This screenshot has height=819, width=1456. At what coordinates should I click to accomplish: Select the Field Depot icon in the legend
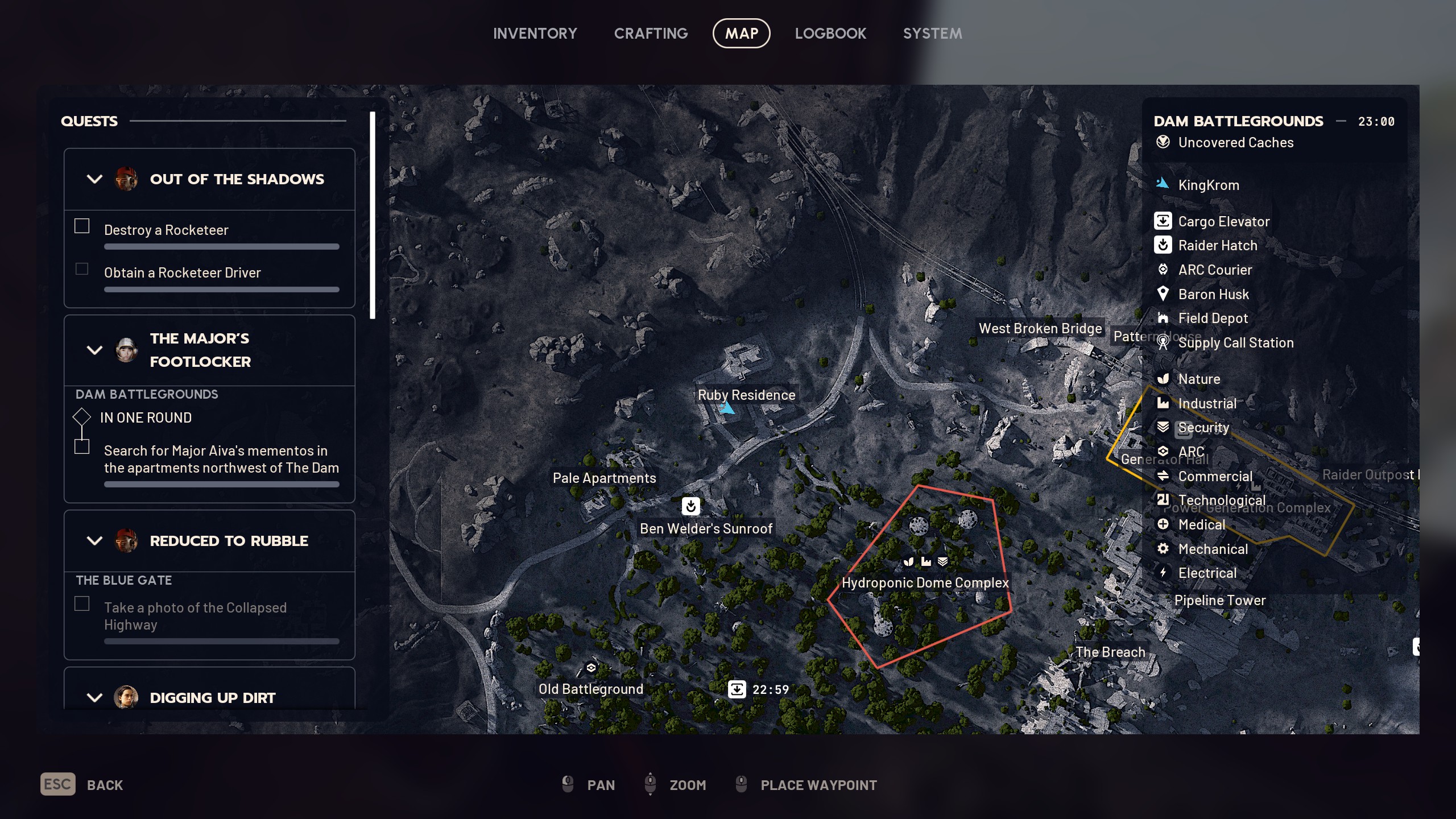pyautogui.click(x=1164, y=318)
